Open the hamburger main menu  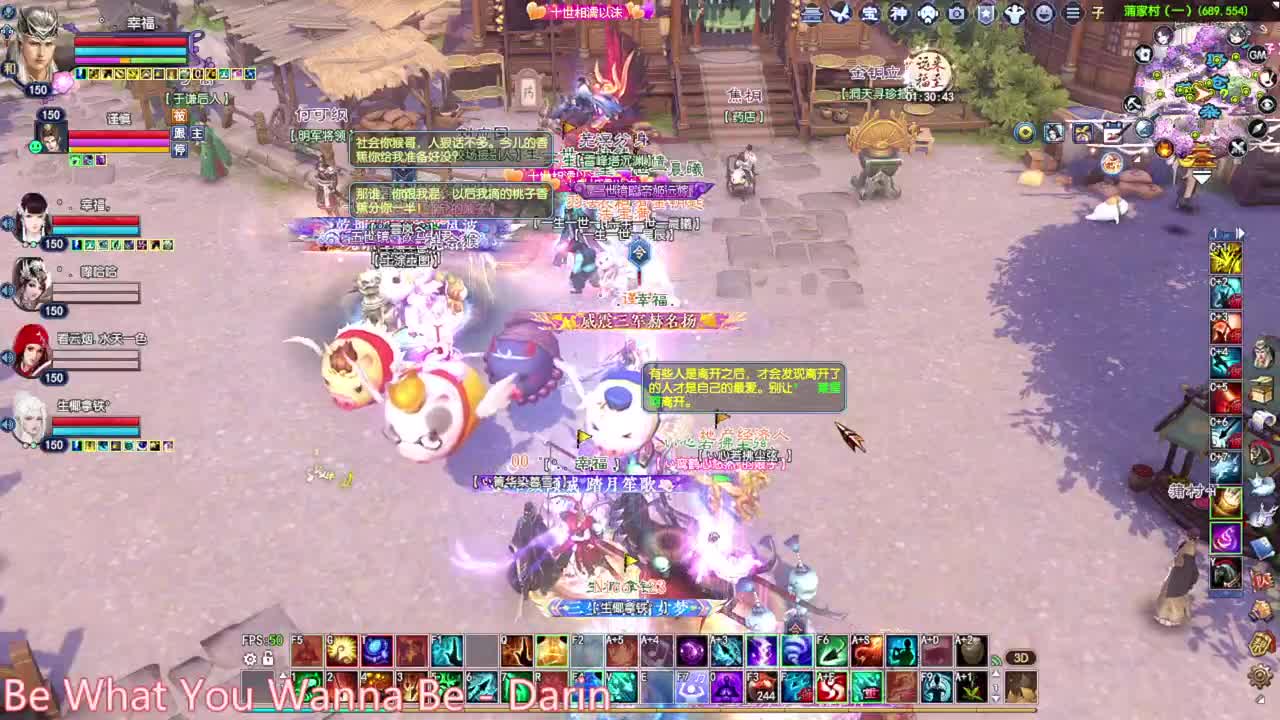coord(1073,14)
